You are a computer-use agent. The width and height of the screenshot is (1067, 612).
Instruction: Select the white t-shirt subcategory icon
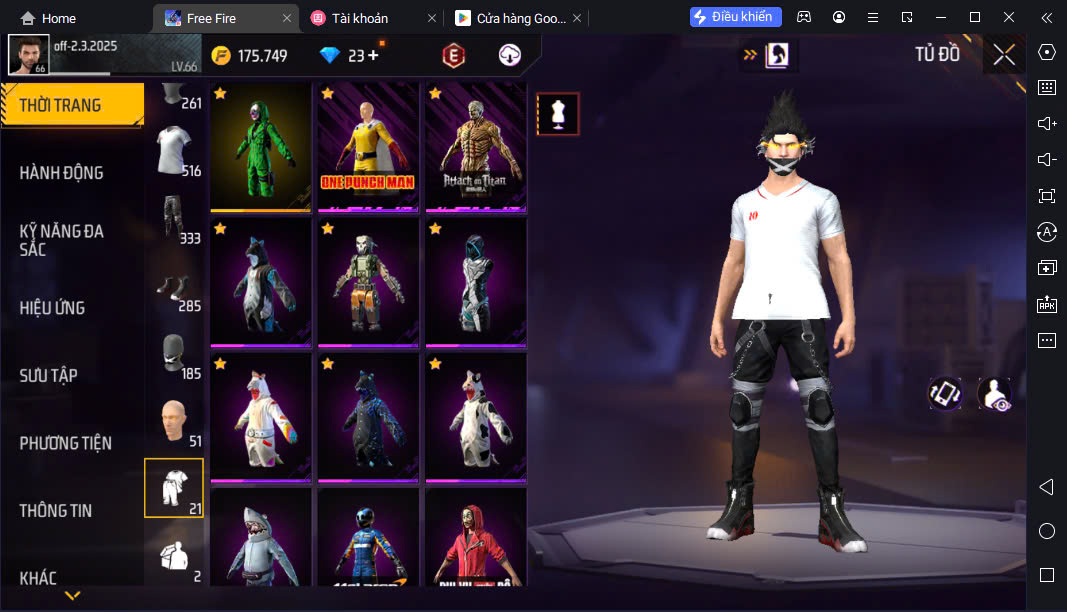(x=174, y=151)
